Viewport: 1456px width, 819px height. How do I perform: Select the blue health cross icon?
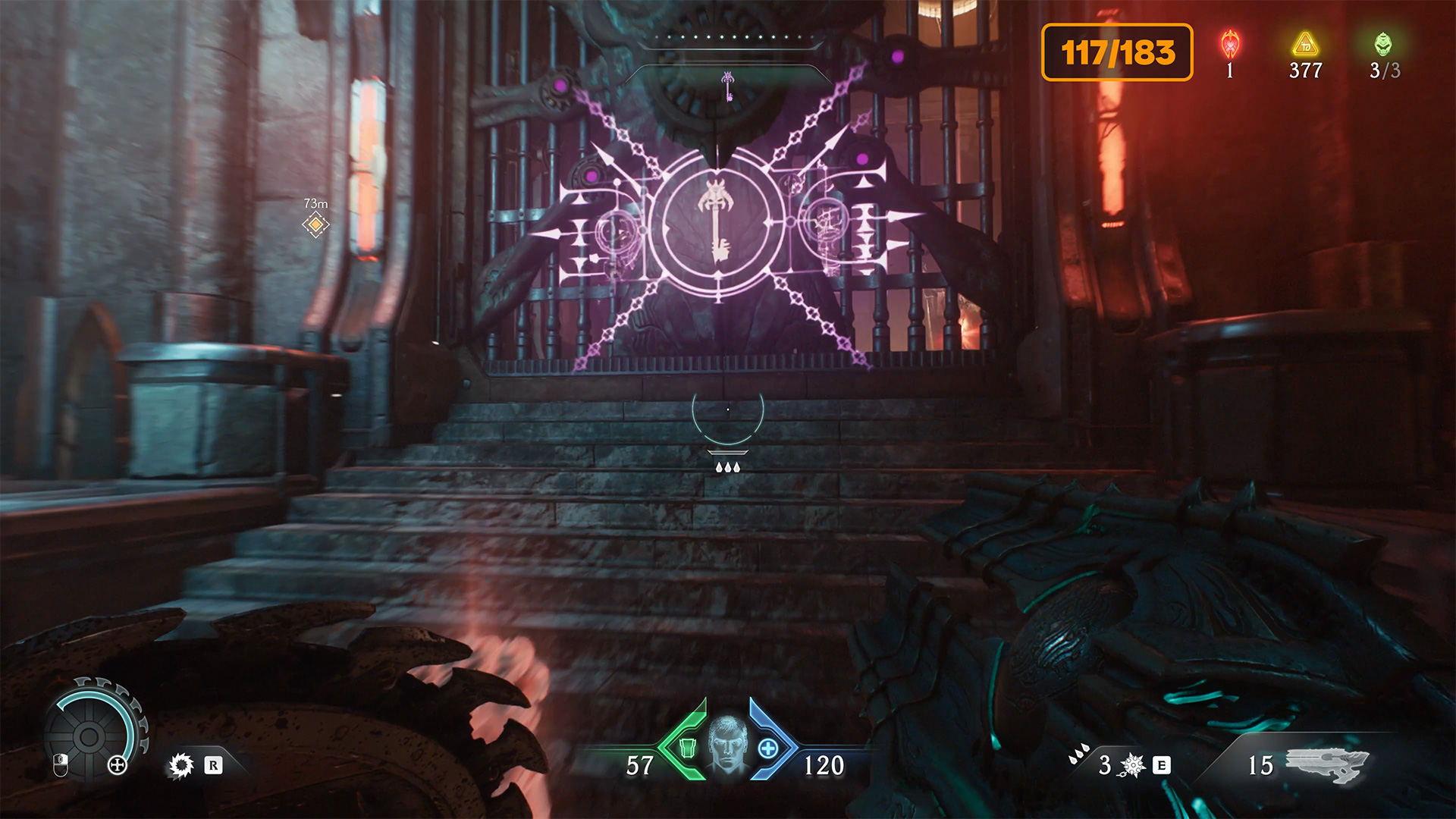pos(768,748)
